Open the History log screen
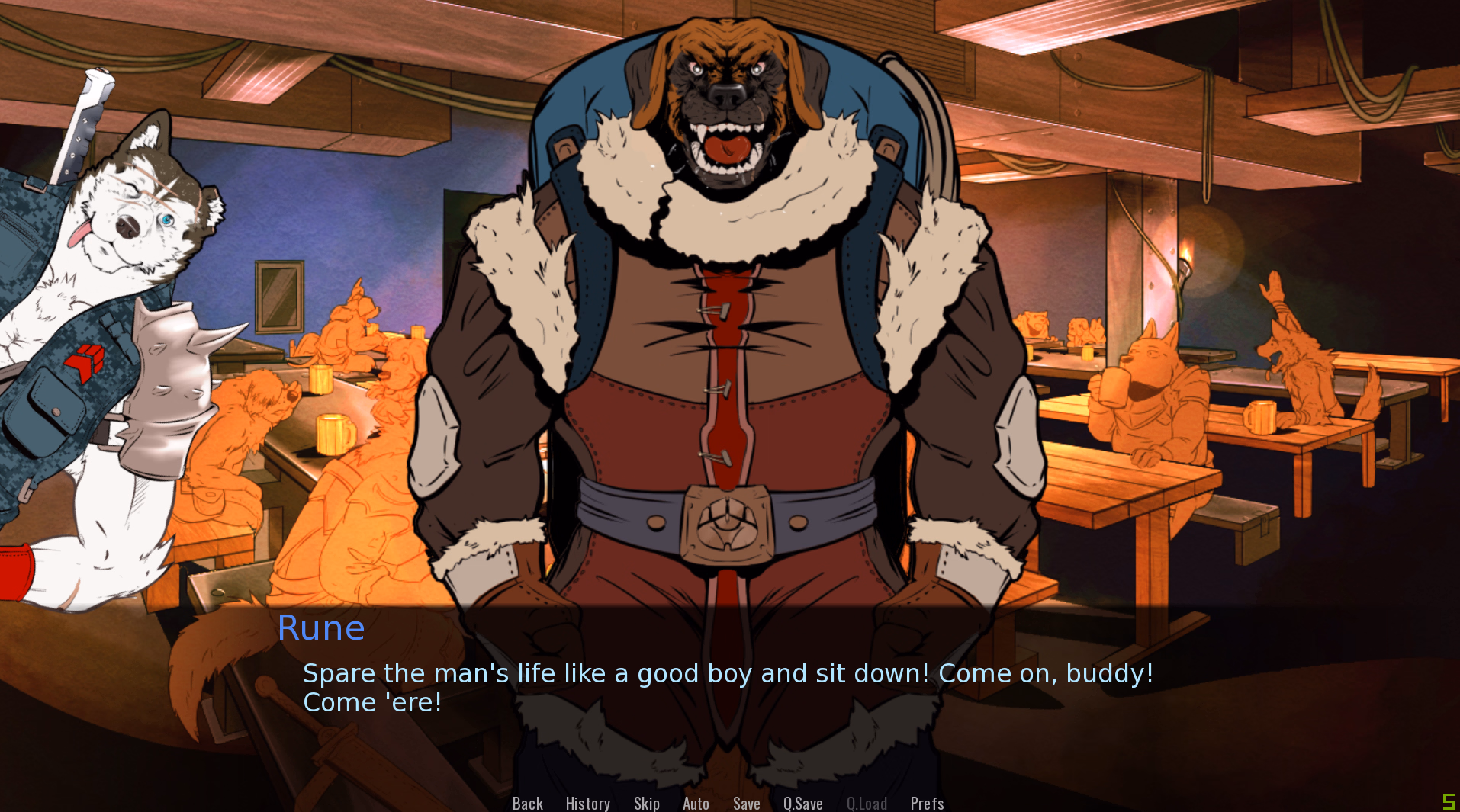The image size is (1460, 812). (587, 803)
